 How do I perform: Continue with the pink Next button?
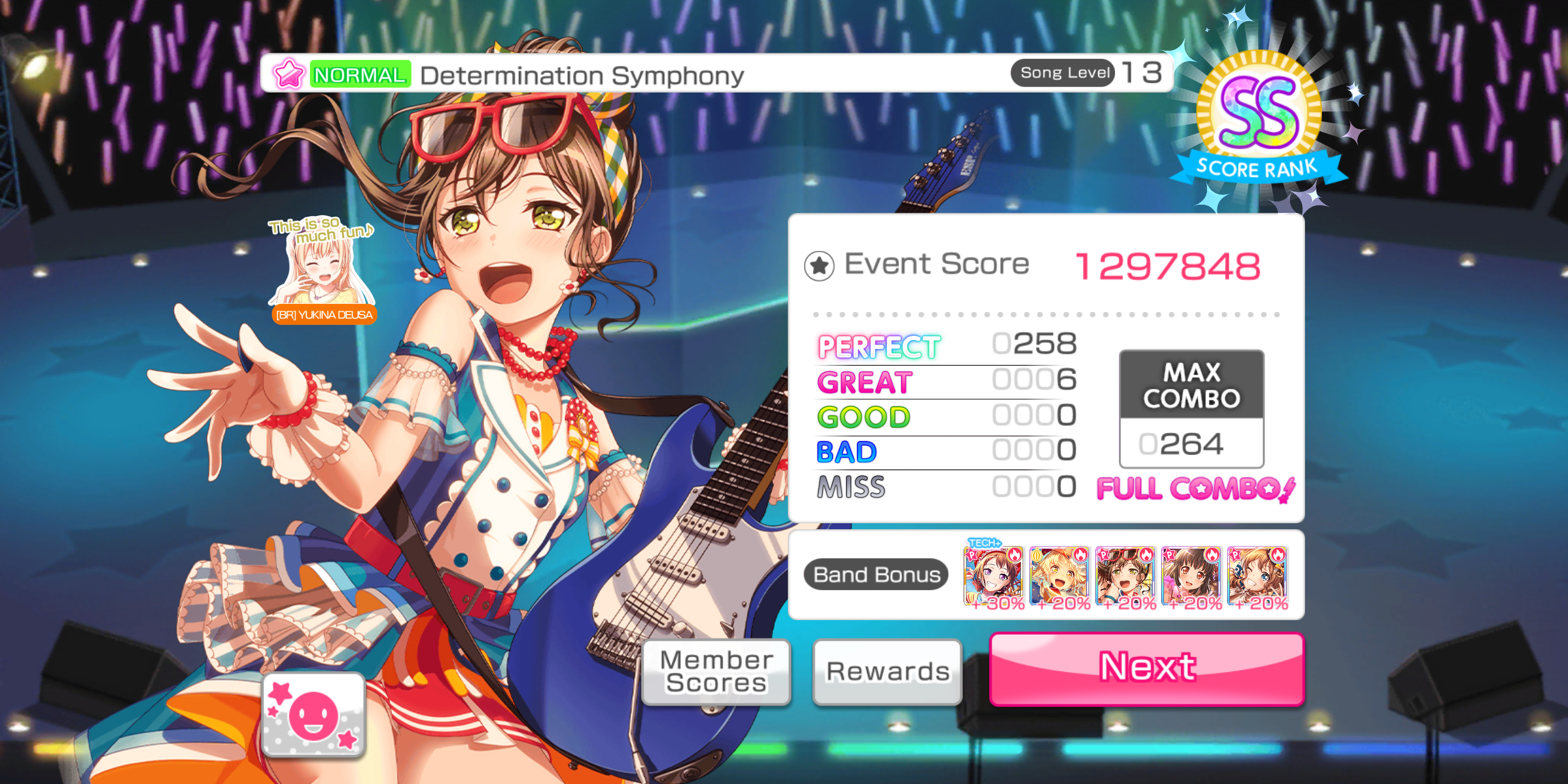pyautogui.click(x=1146, y=669)
